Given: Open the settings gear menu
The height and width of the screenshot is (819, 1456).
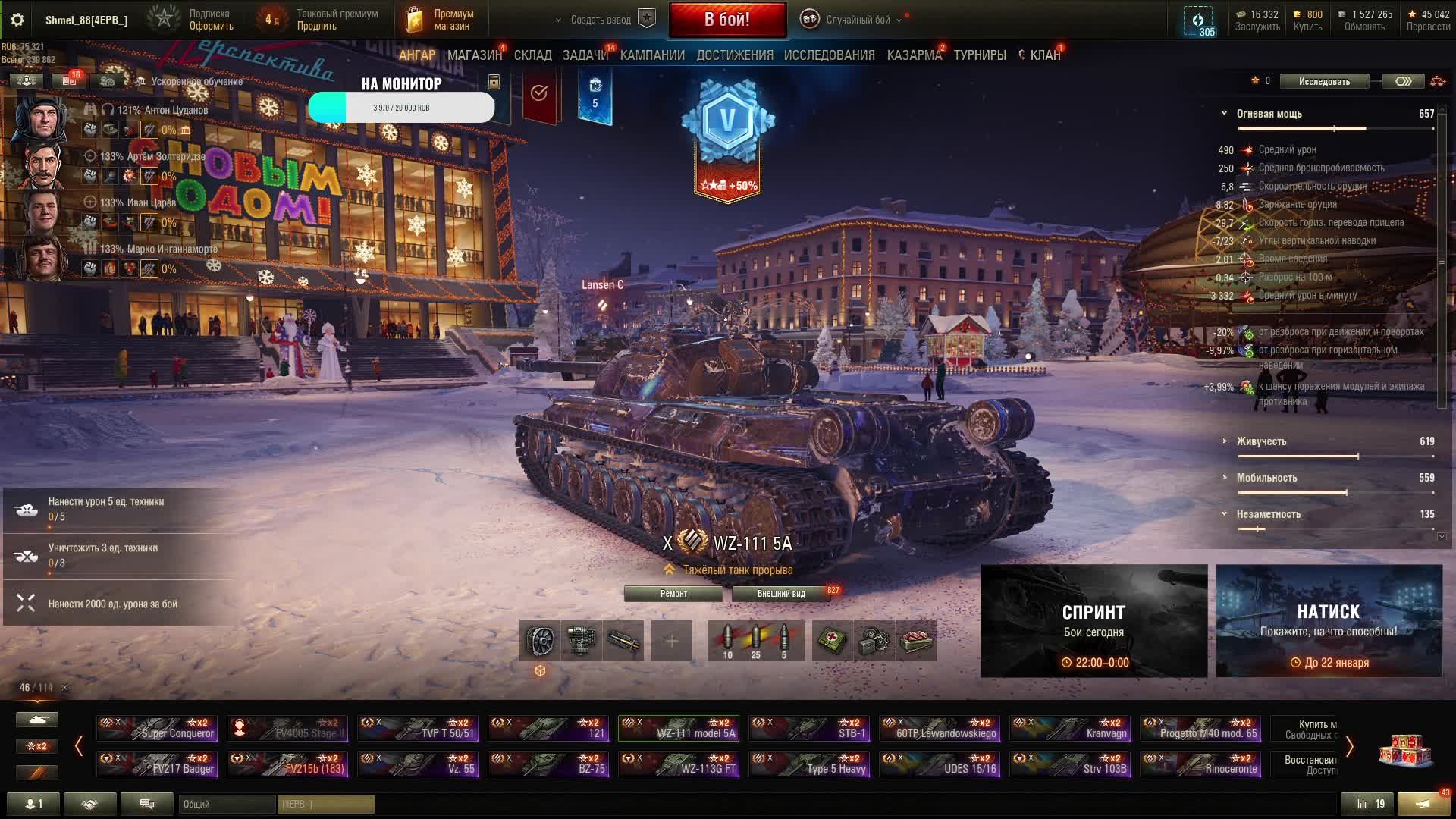Looking at the screenshot, I should [x=17, y=20].
